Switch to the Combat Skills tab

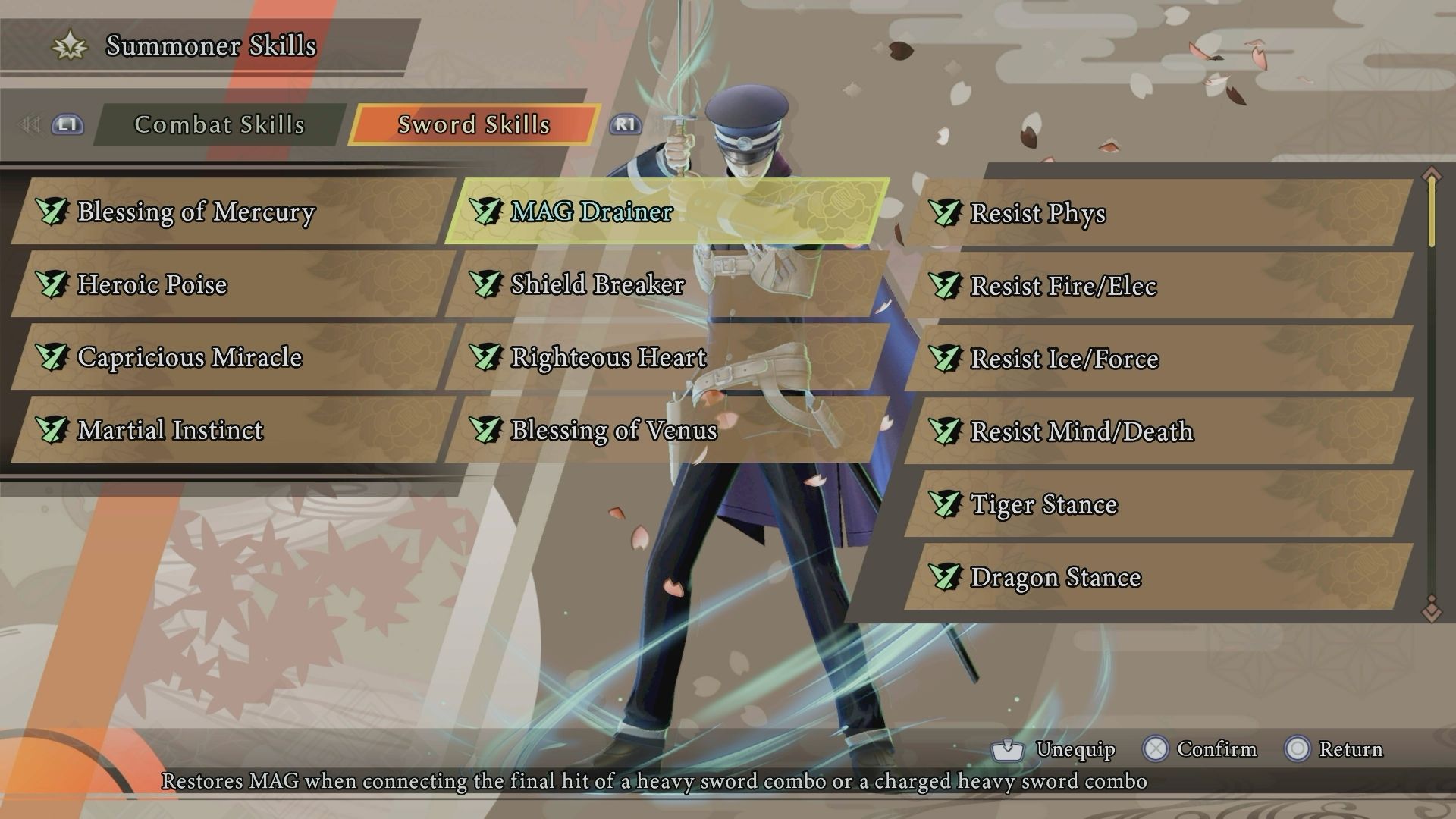coord(219,124)
